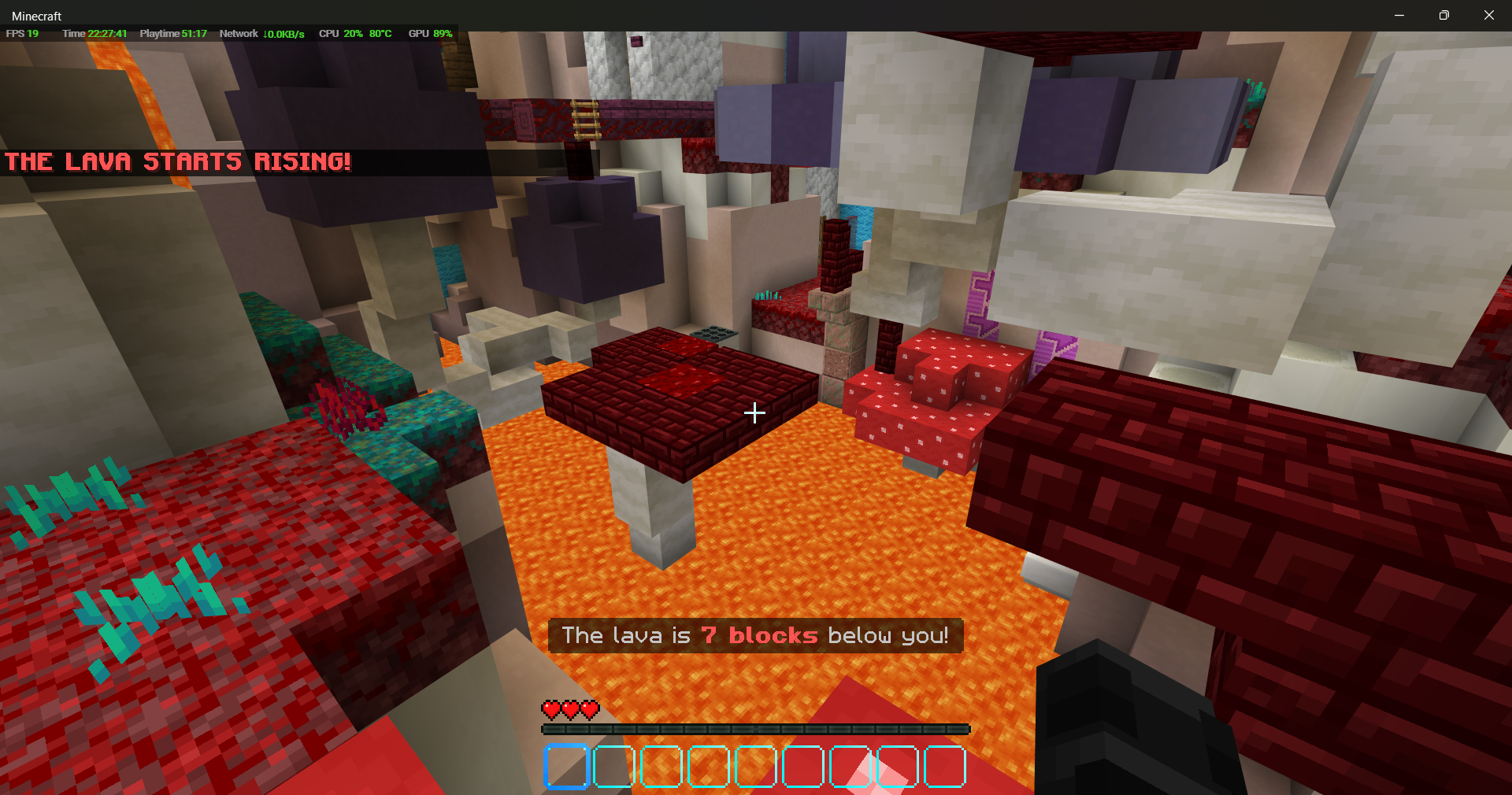Click the FPS counter in the overlay
This screenshot has height=795, width=1512.
point(21,34)
